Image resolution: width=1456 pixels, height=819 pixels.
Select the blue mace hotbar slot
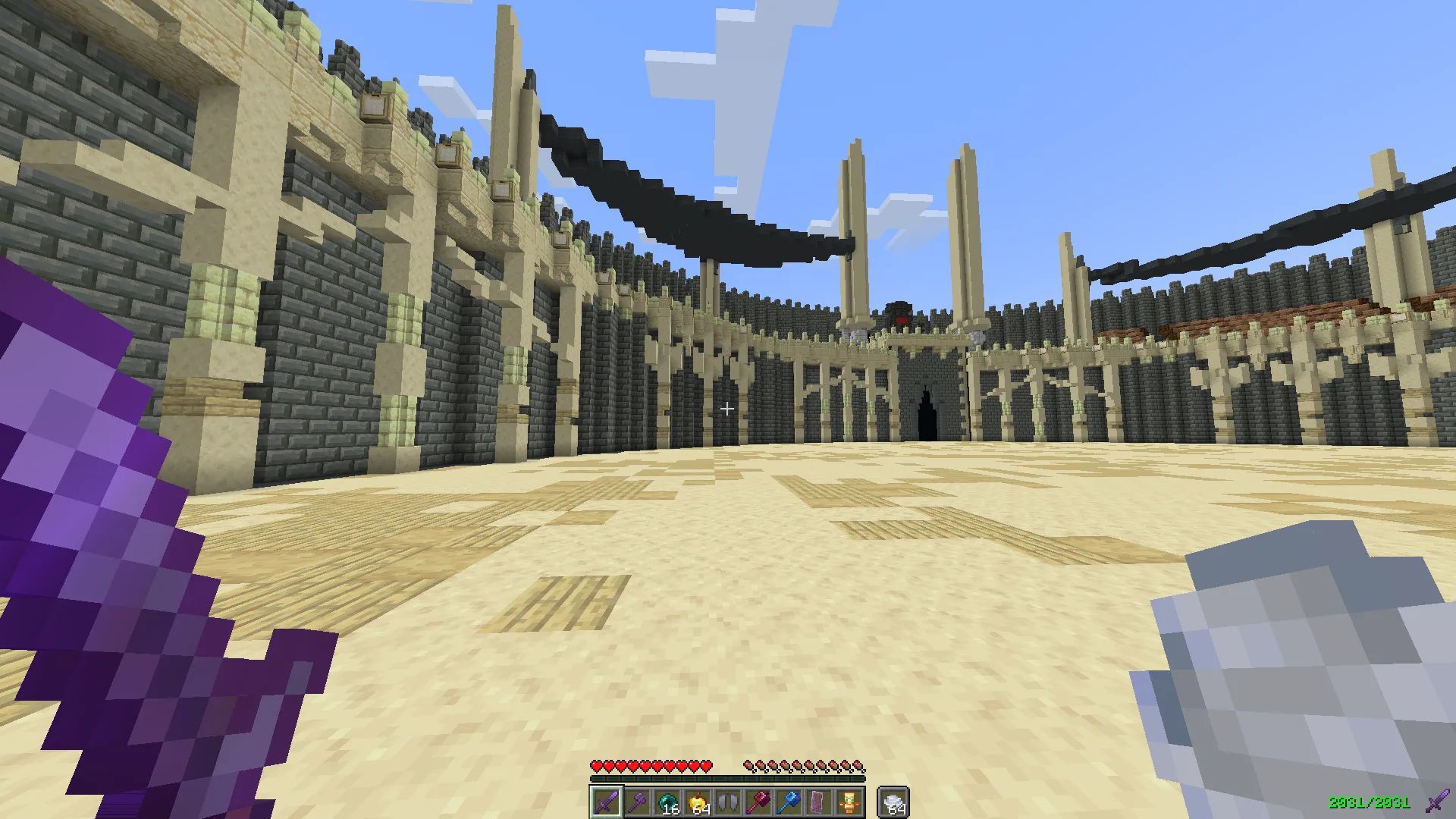pyautogui.click(x=789, y=802)
